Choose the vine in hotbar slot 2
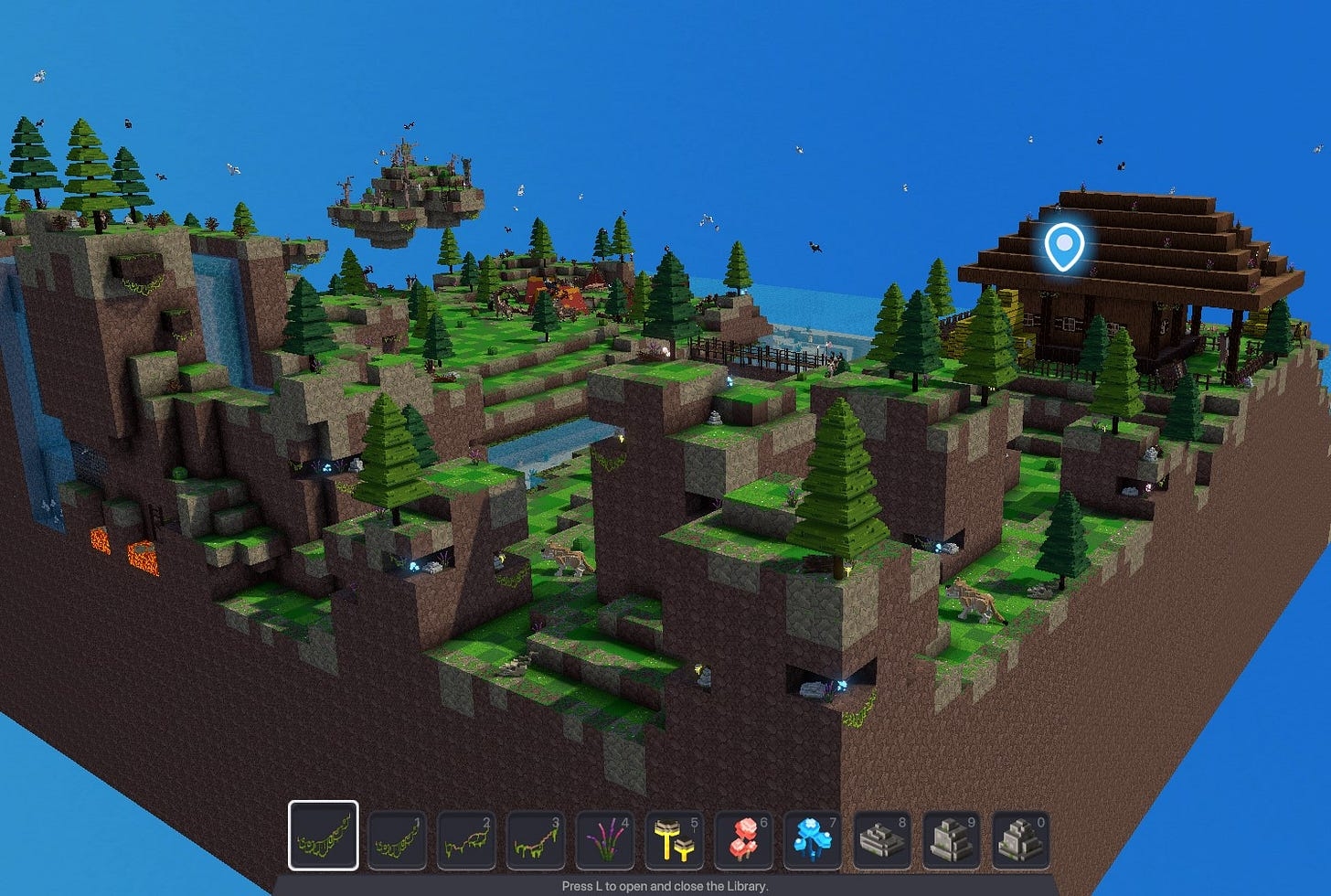The height and width of the screenshot is (896, 1331). point(467,839)
